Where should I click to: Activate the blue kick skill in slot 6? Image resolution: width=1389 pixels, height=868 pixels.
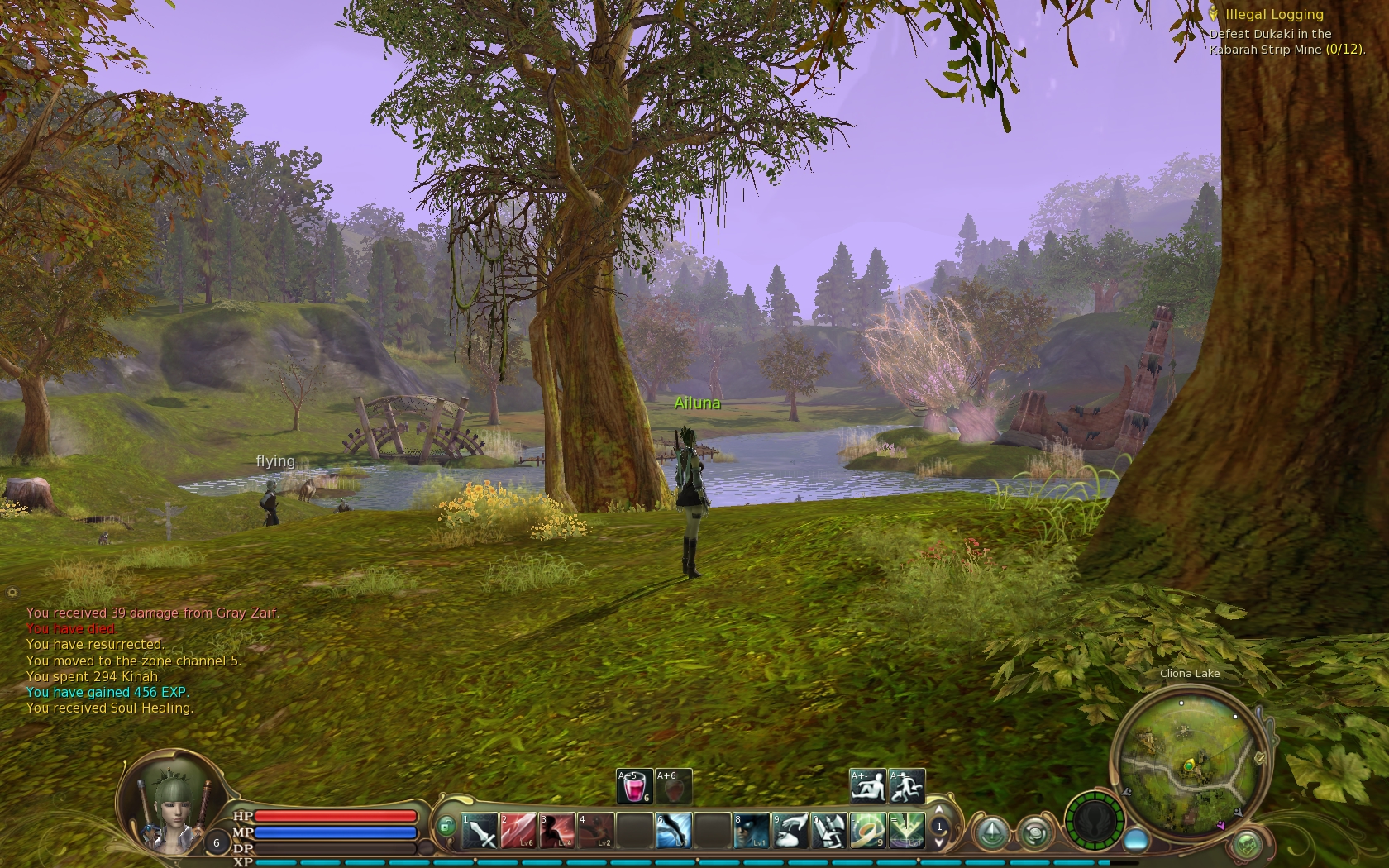[674, 830]
